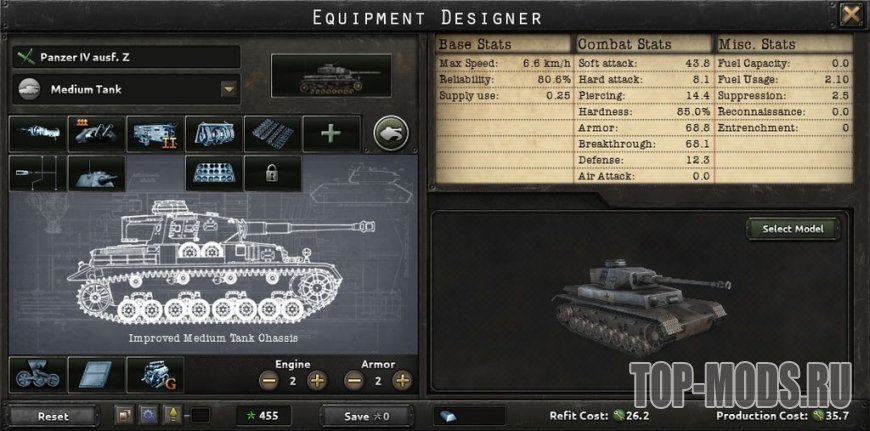Save the tank design

pos(365,415)
